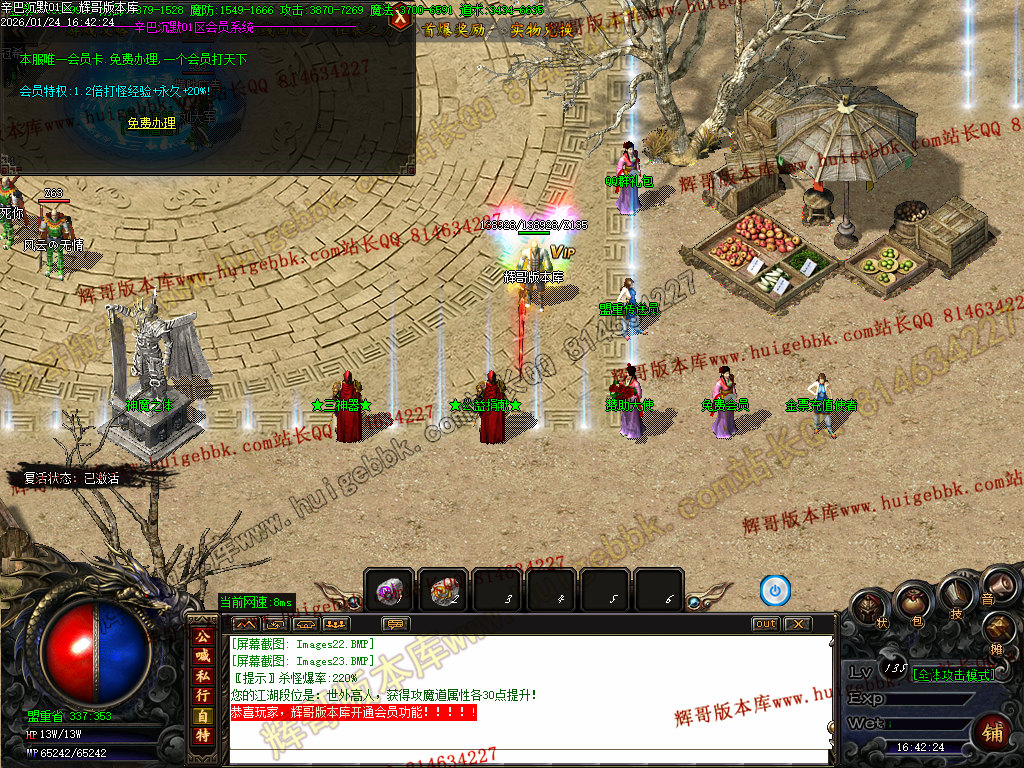
Task: Click the blue power button
Action: [775, 591]
